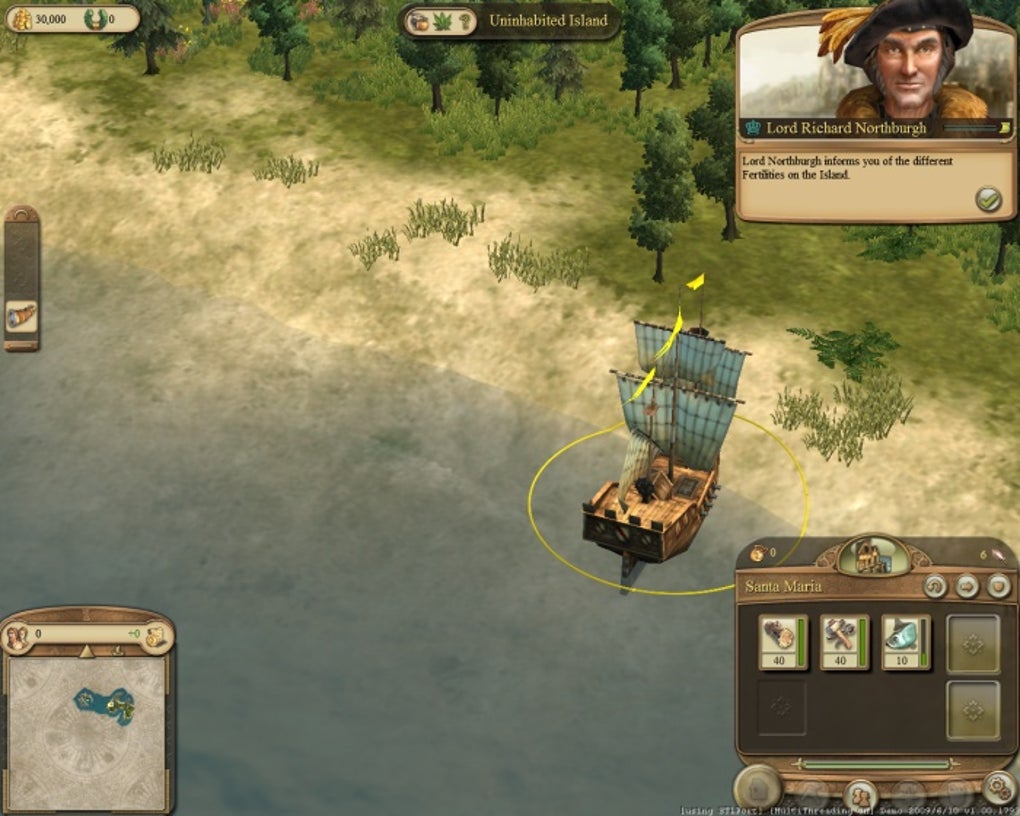Toggle the minimap's triangle arrow button

tap(86, 651)
